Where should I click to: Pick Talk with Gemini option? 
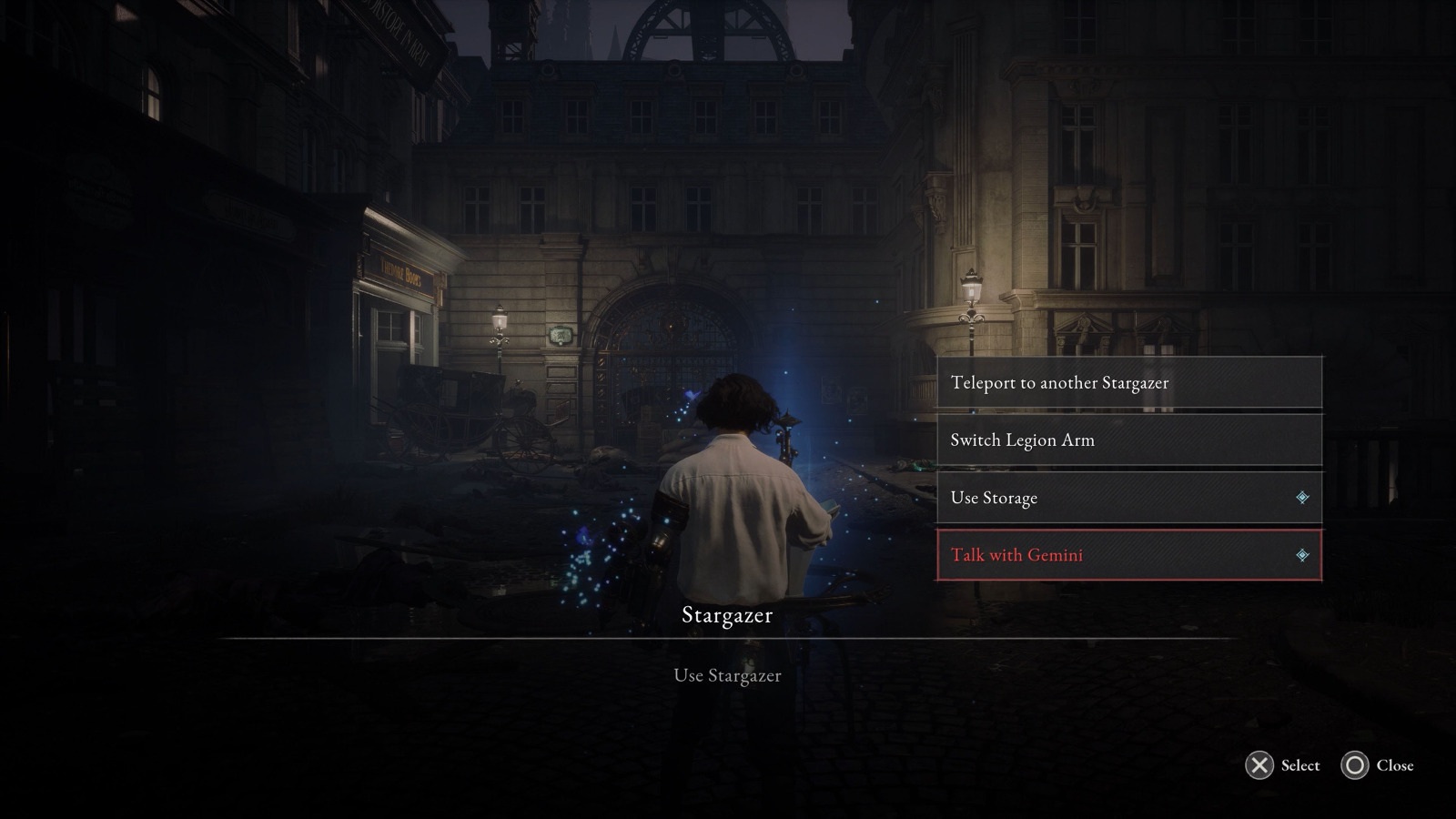tap(1128, 555)
